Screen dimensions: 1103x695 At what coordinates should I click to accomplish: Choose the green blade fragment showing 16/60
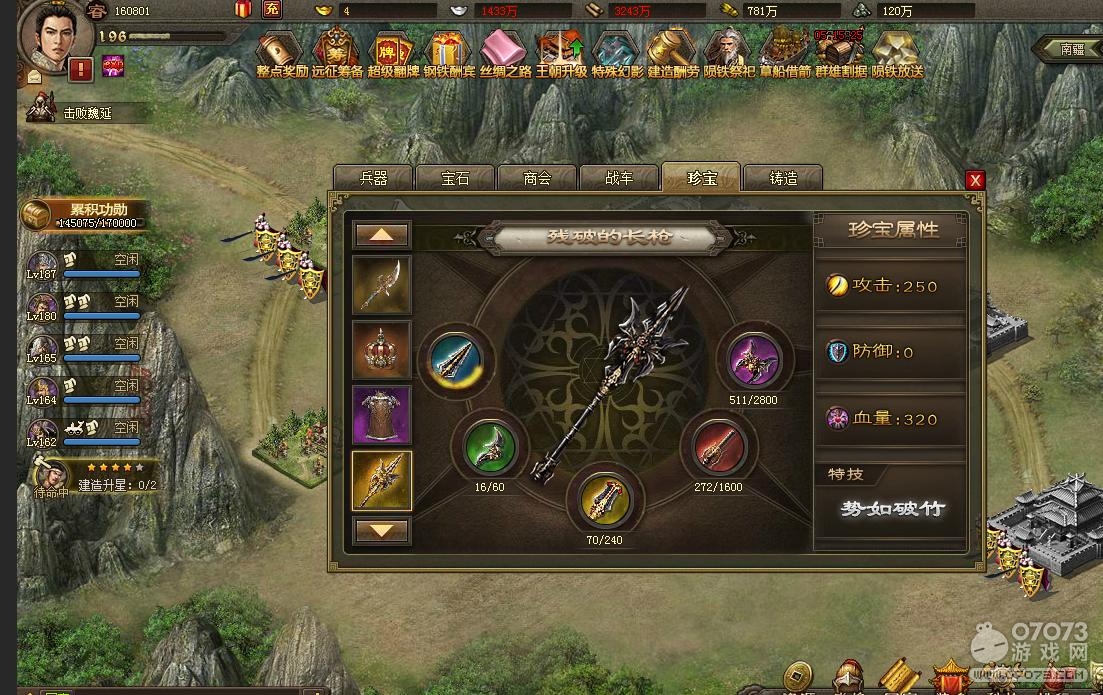tap(489, 446)
